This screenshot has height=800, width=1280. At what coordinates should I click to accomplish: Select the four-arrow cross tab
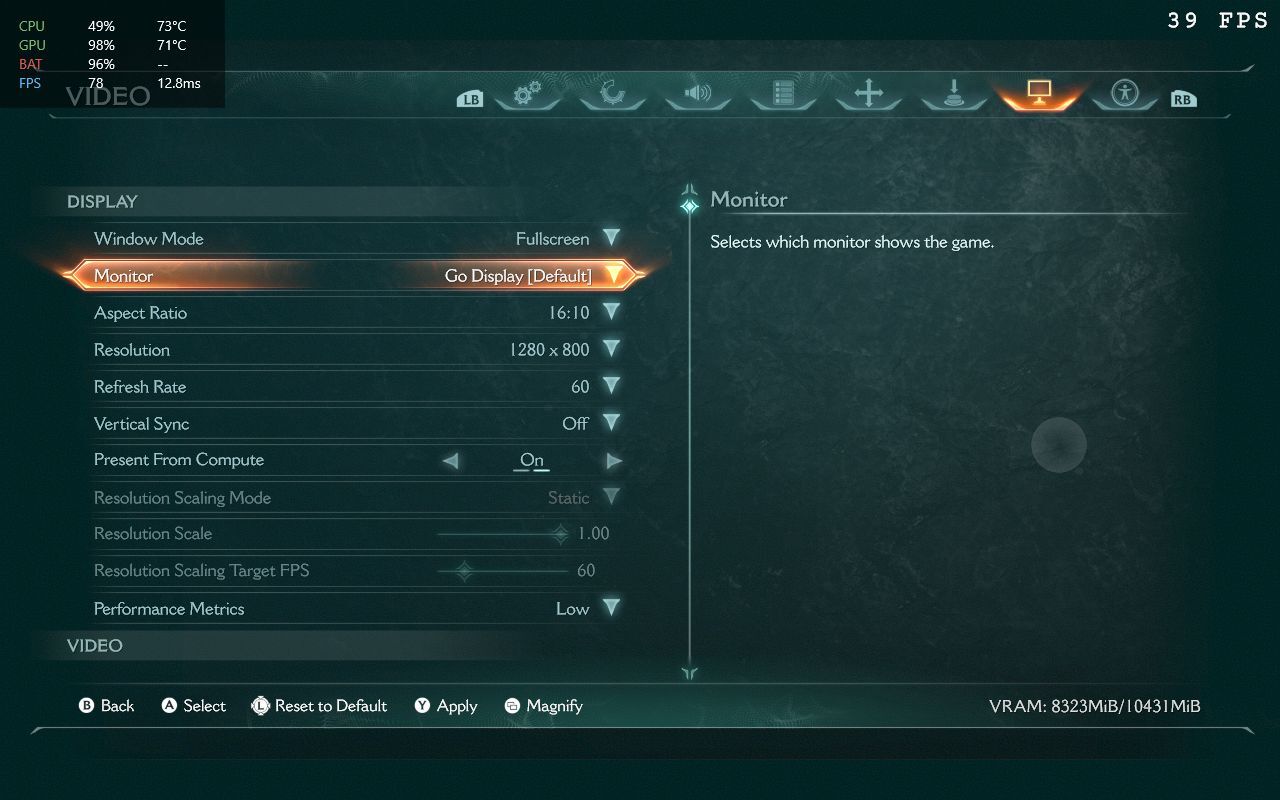pyautogui.click(x=868, y=94)
